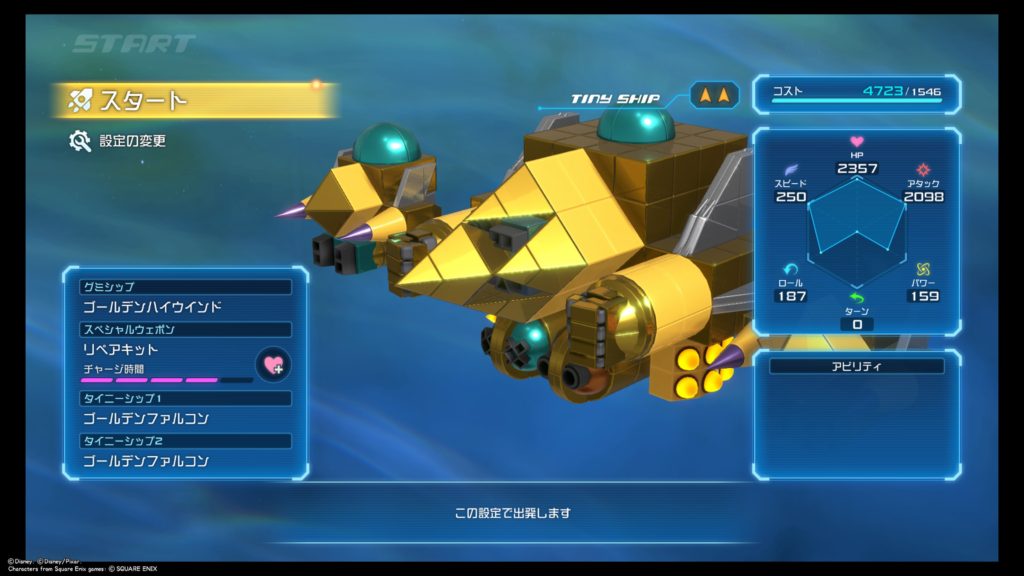This screenshot has width=1024, height=576.
Task: Pick the タイニーシップ2 ゴールデンファルコン row
Action: coord(186,461)
